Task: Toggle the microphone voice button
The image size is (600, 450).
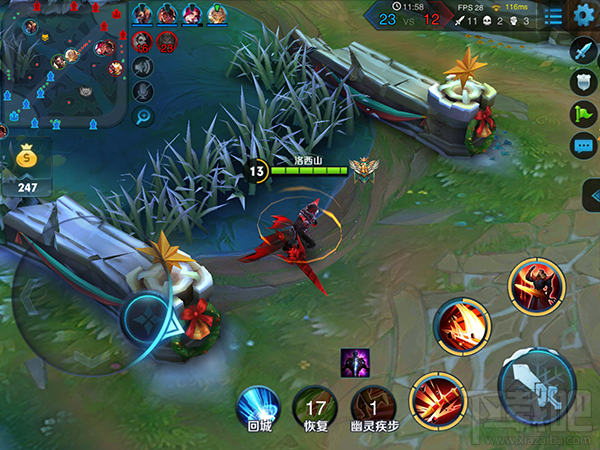Action: [143, 91]
